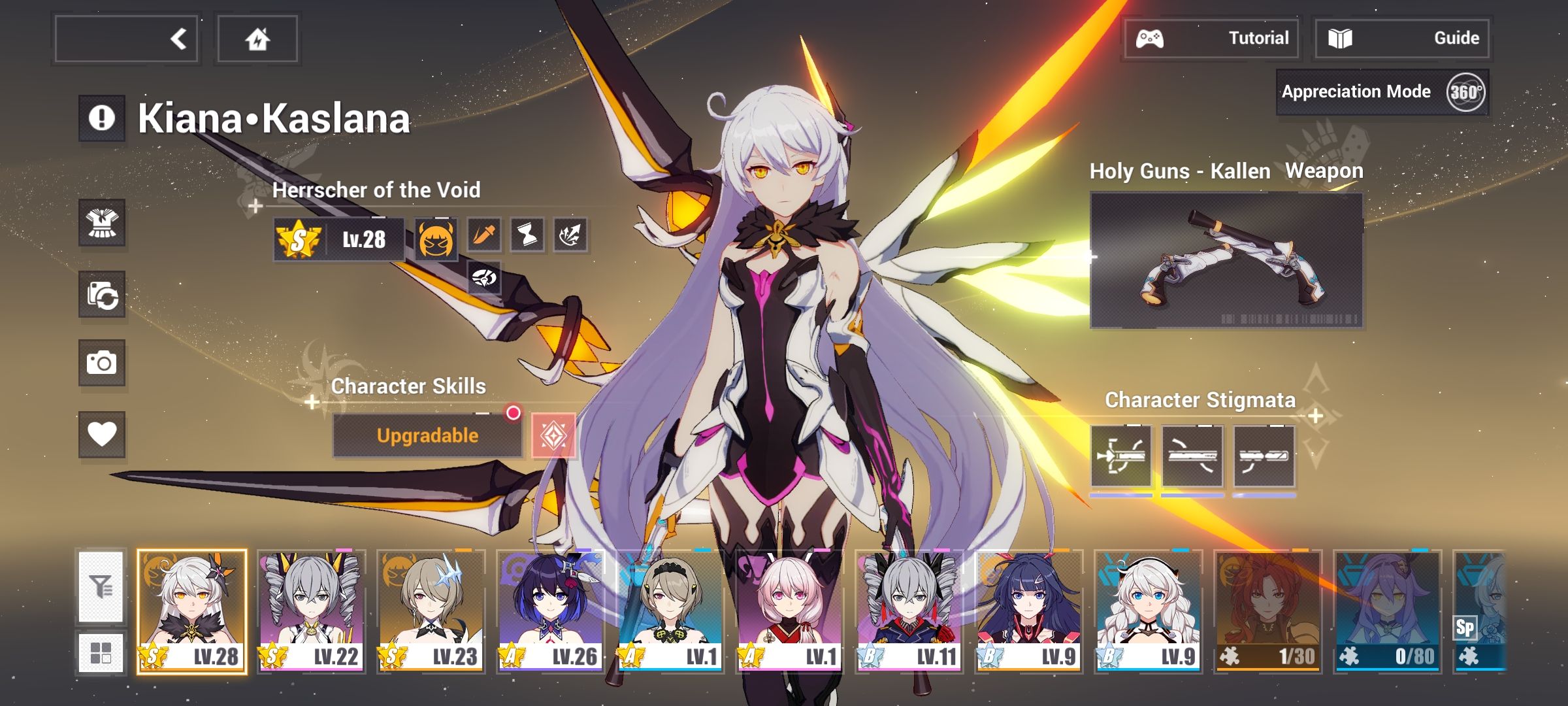Open the Guide menu
The height and width of the screenshot is (706, 1568).
[1401, 38]
